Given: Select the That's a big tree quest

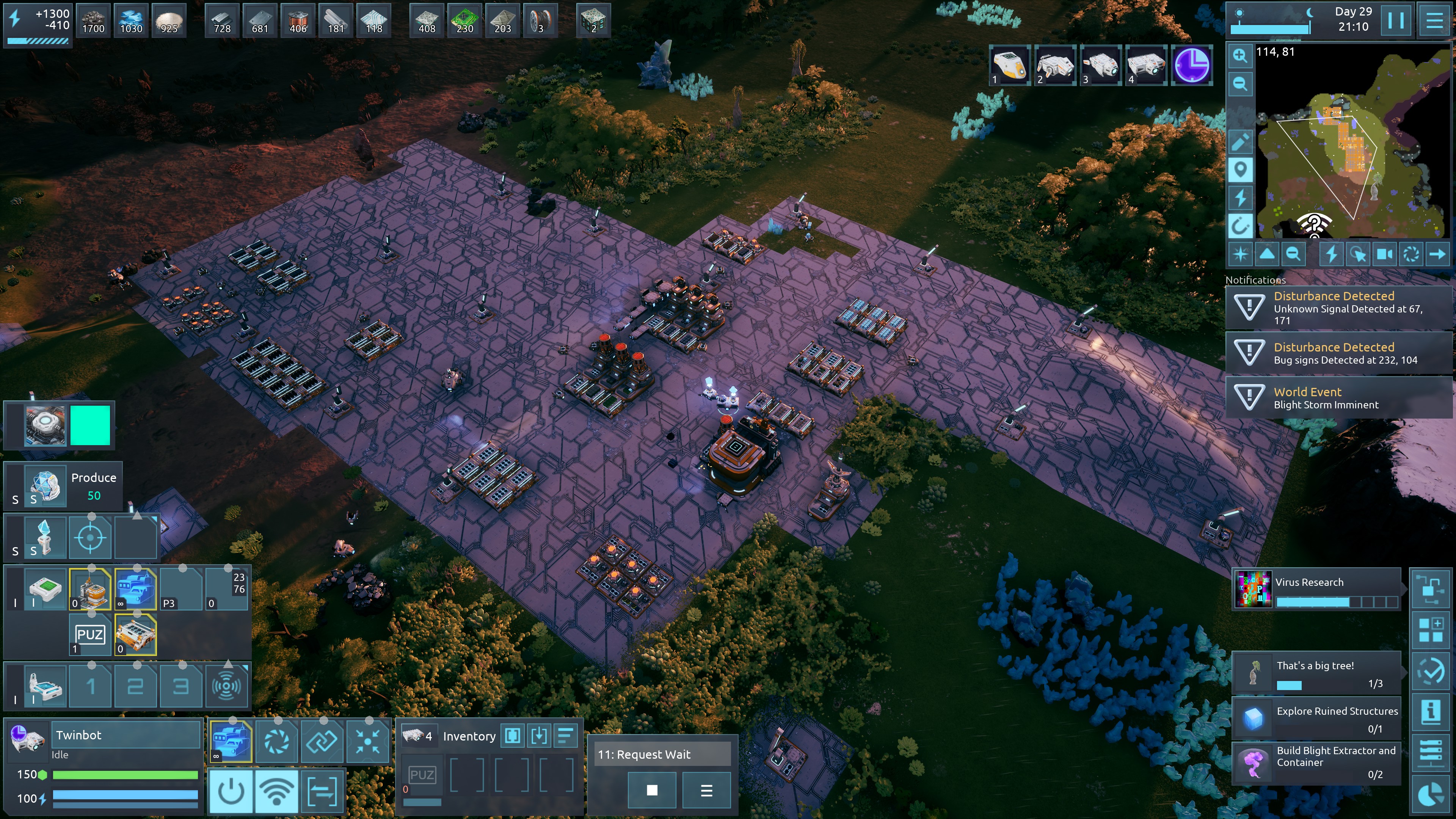Looking at the screenshot, I should pos(1316,673).
